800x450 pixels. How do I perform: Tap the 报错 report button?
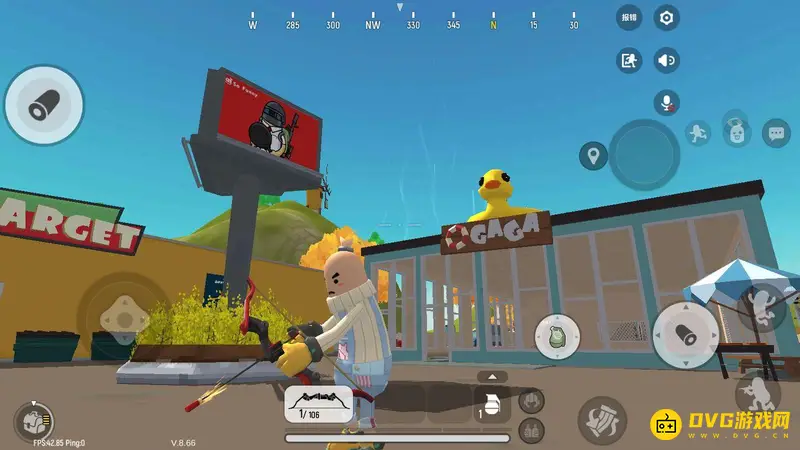629,17
